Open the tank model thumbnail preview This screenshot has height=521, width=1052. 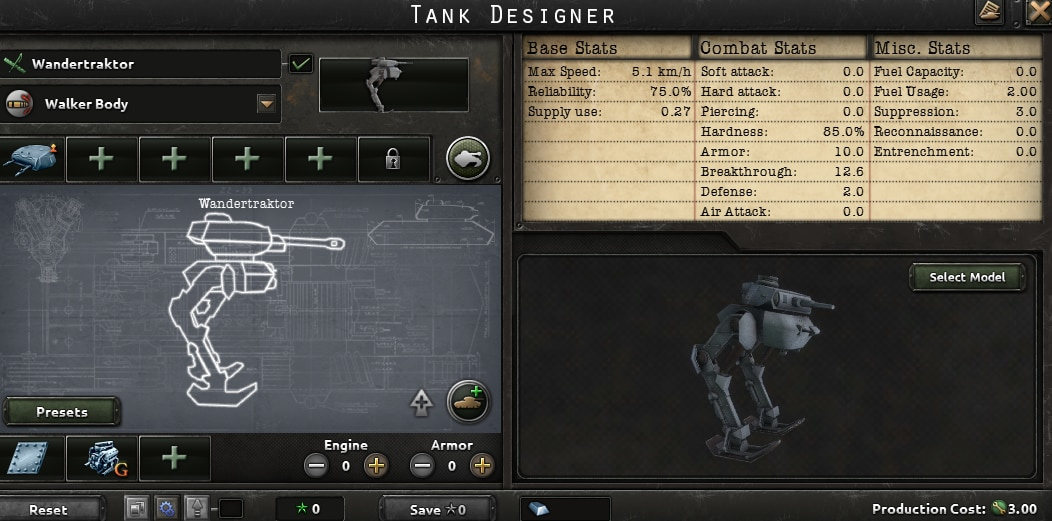pyautogui.click(x=393, y=84)
